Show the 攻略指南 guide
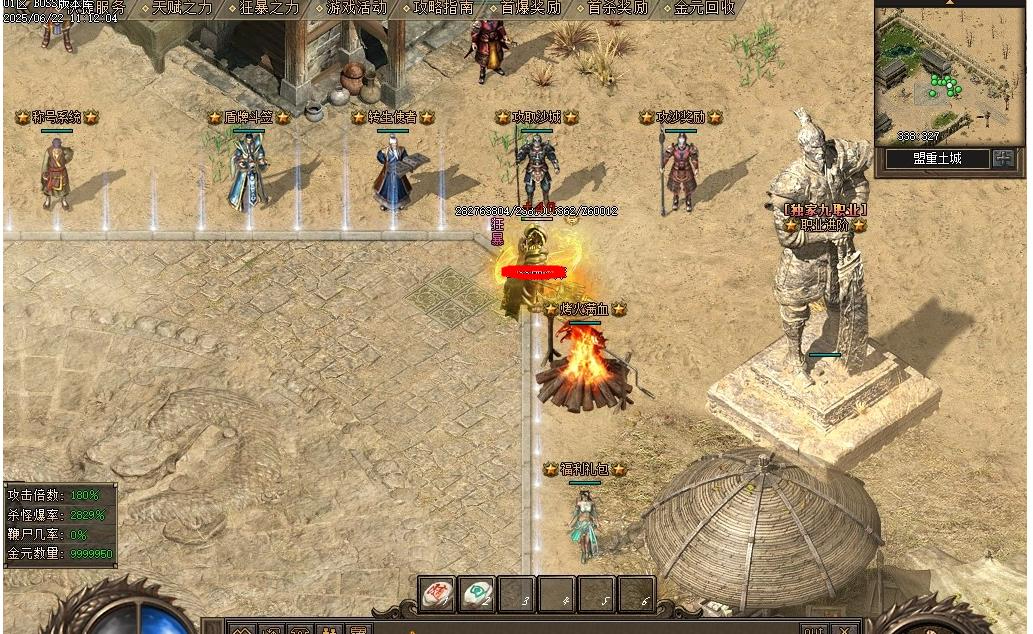The height and width of the screenshot is (634, 1033). pyautogui.click(x=443, y=8)
